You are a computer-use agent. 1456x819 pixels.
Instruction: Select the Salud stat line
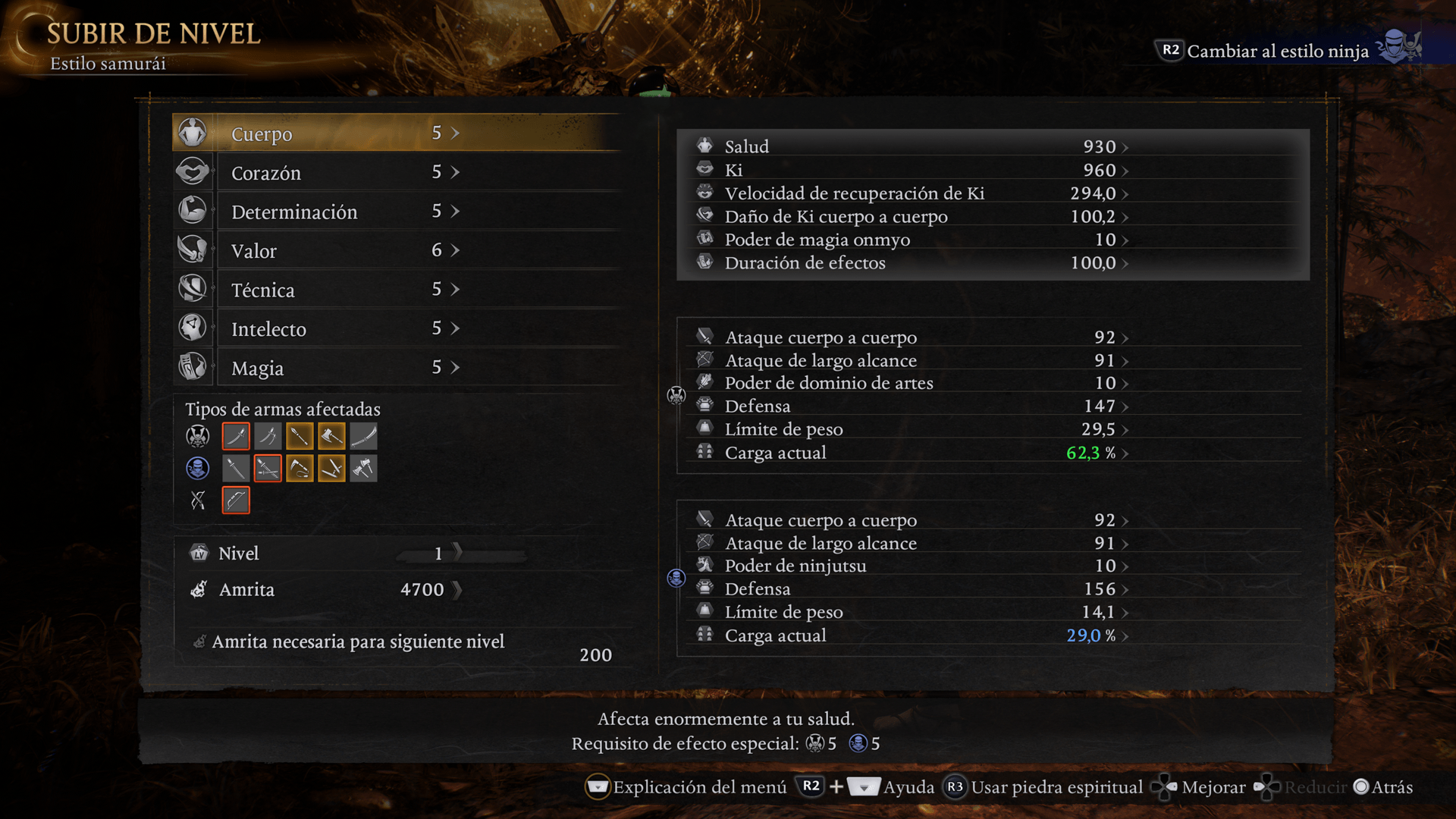point(910,146)
